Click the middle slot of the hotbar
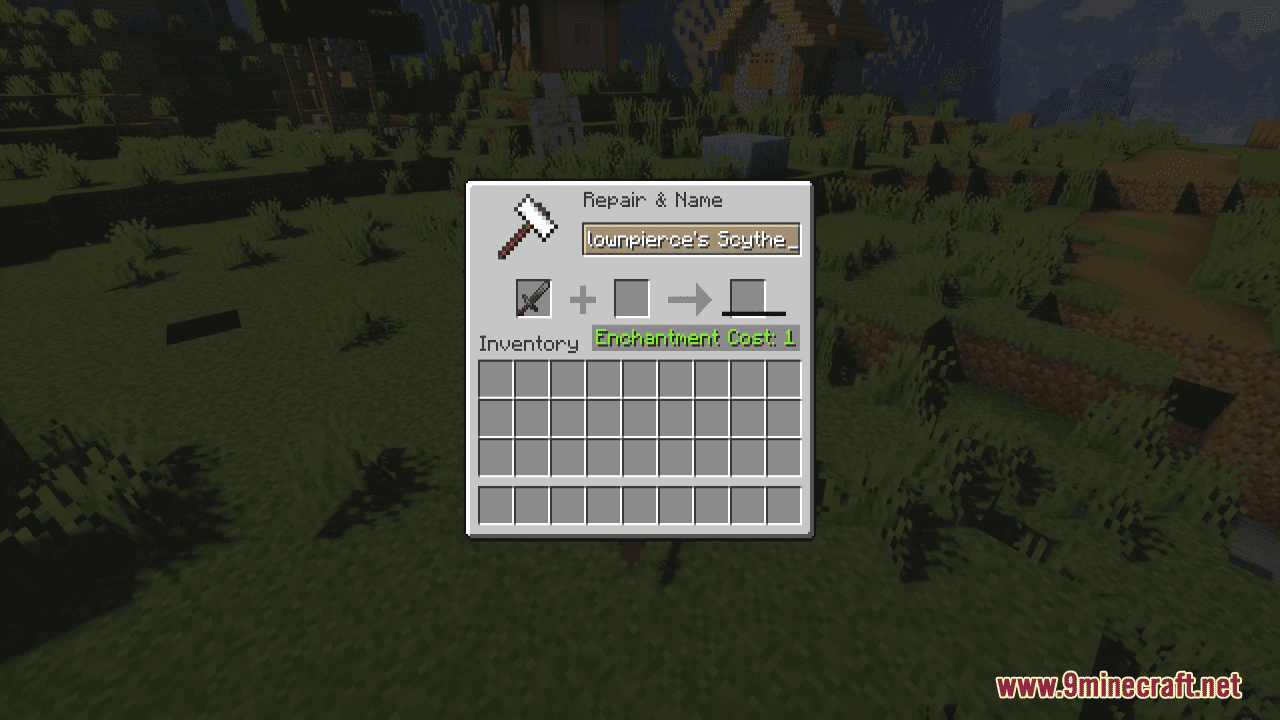 pyautogui.click(x=642, y=506)
